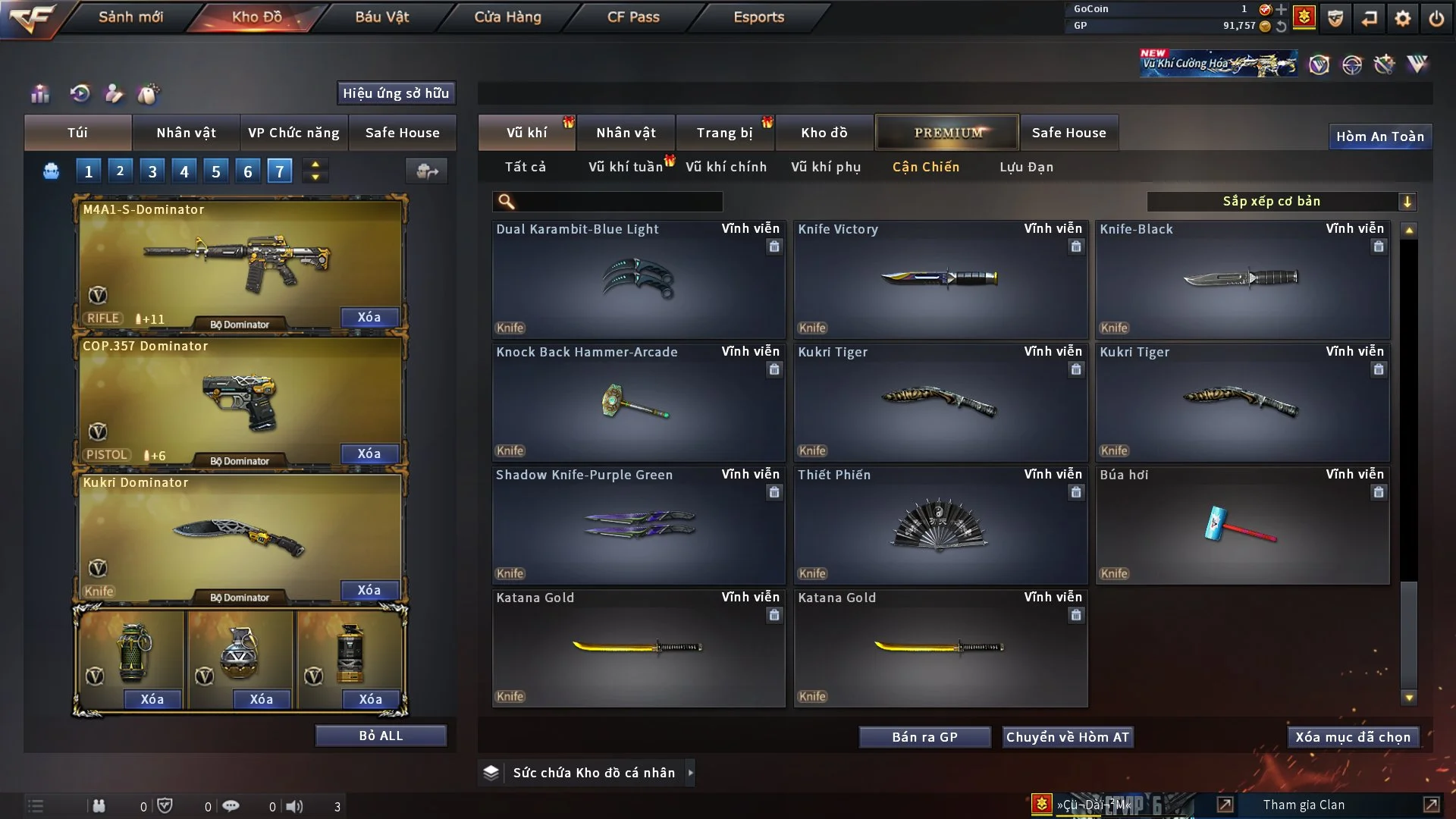Screen dimensions: 1456x819
Task: Show the Lựu Đạn category
Action: coord(1026,167)
